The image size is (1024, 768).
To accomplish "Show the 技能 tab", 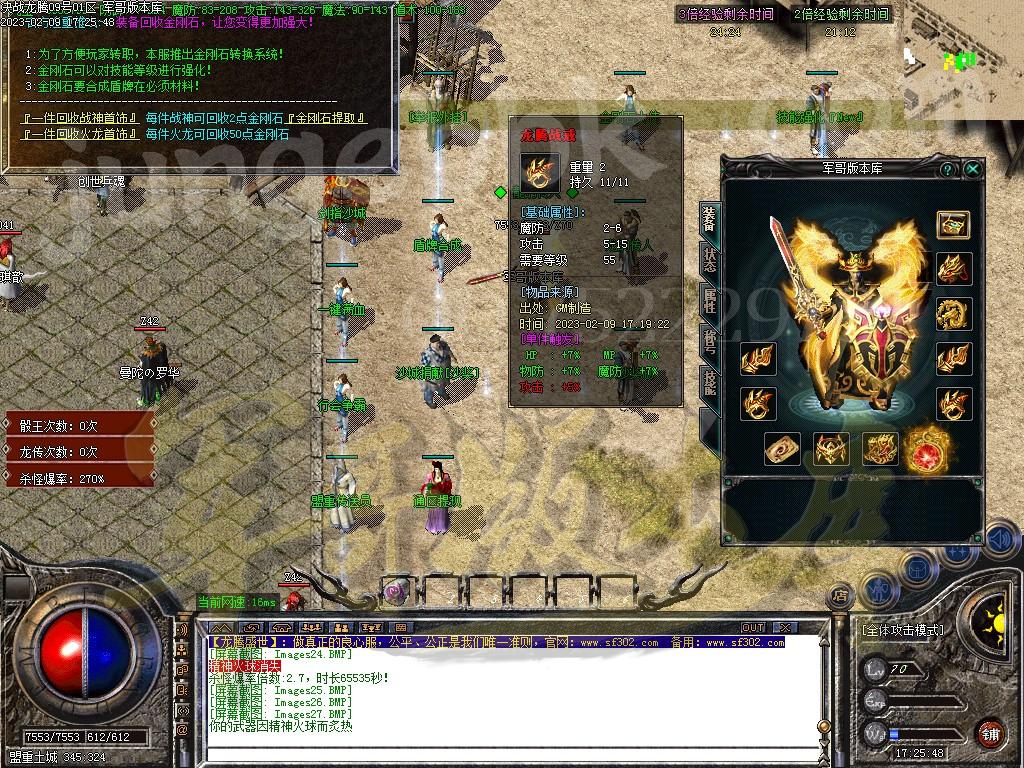I will 709,385.
